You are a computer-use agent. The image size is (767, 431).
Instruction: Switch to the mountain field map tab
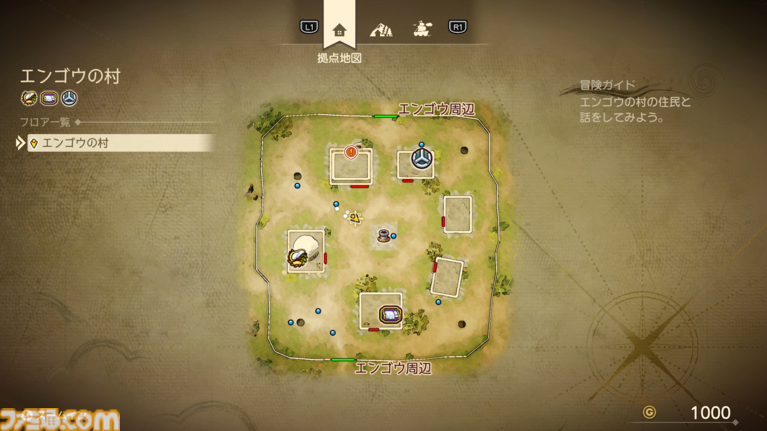[381, 30]
